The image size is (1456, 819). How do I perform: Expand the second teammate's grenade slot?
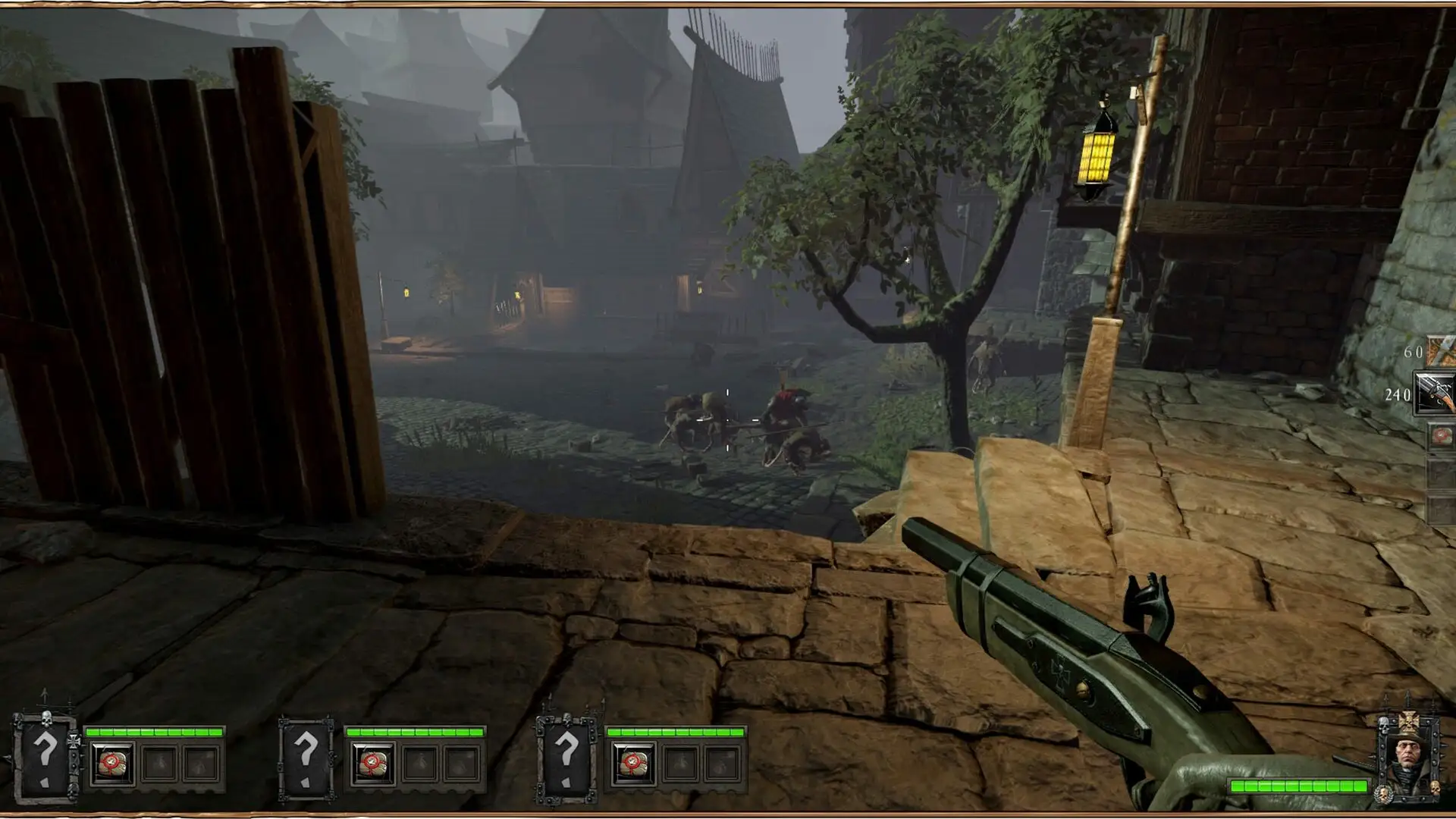pos(422,764)
